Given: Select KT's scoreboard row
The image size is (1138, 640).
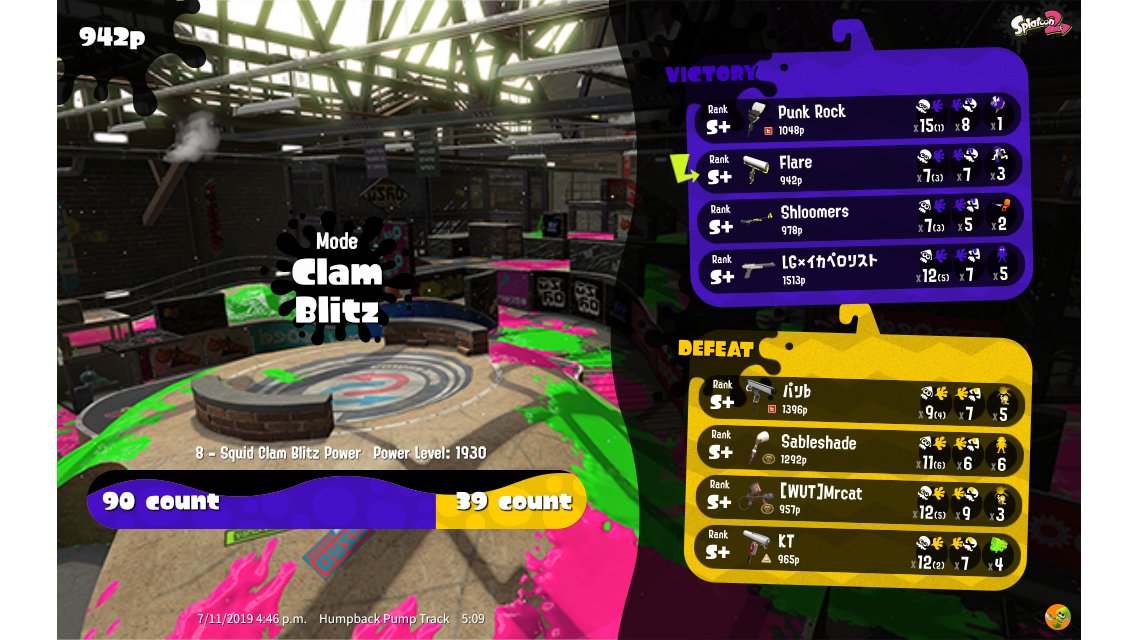Looking at the screenshot, I should pos(858,548).
